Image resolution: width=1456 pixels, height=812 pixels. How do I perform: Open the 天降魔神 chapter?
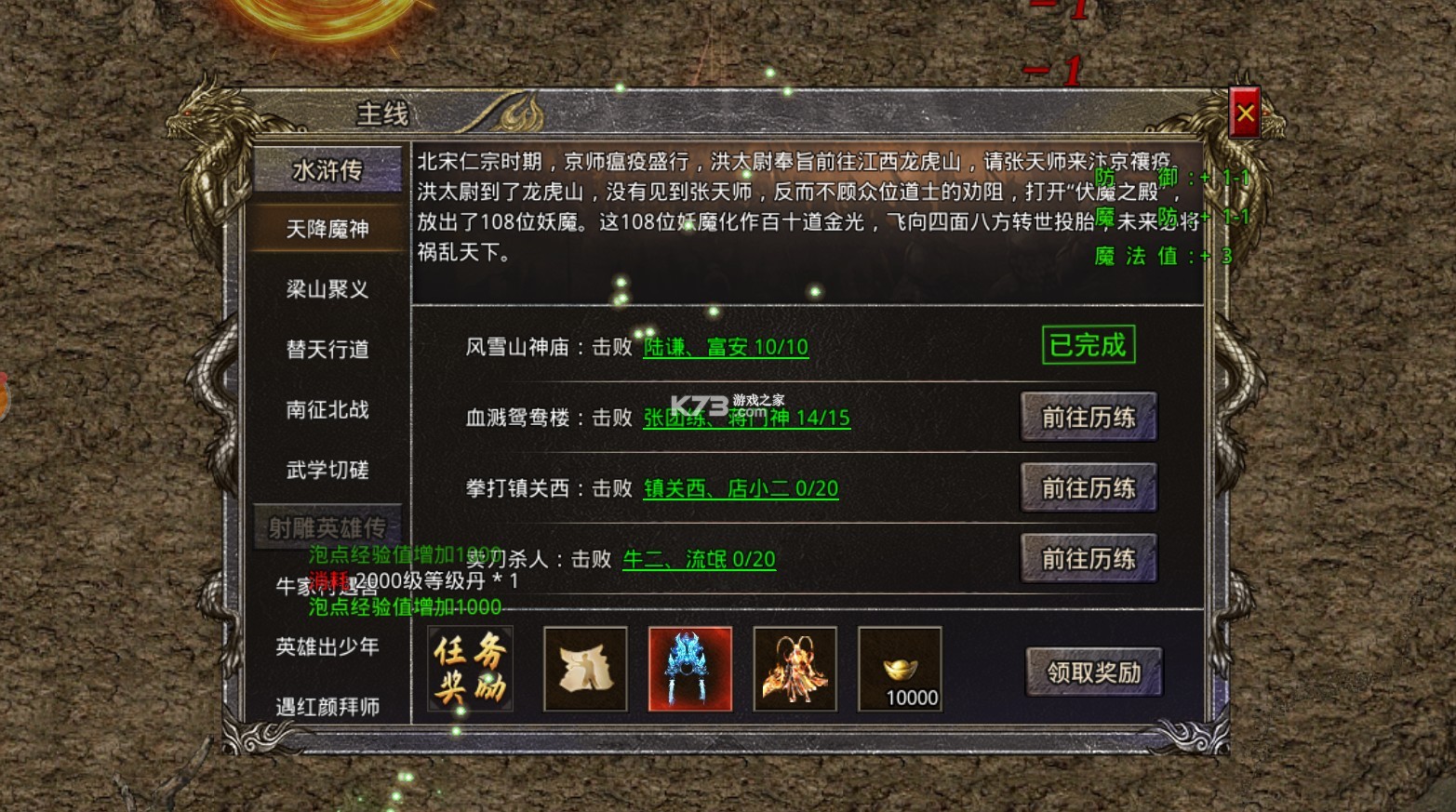(x=327, y=229)
